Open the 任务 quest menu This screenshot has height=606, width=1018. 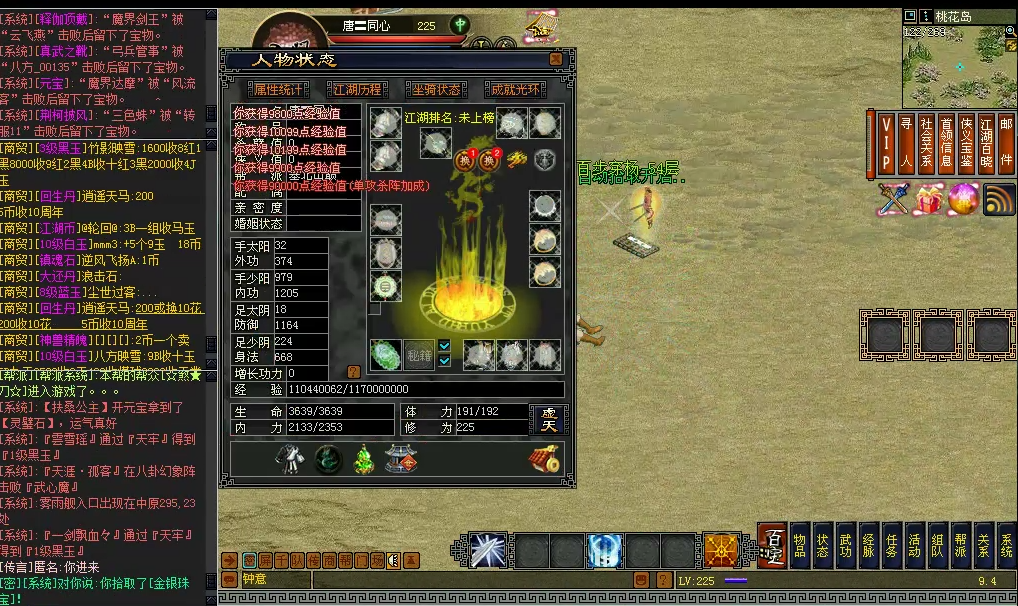pos(891,545)
